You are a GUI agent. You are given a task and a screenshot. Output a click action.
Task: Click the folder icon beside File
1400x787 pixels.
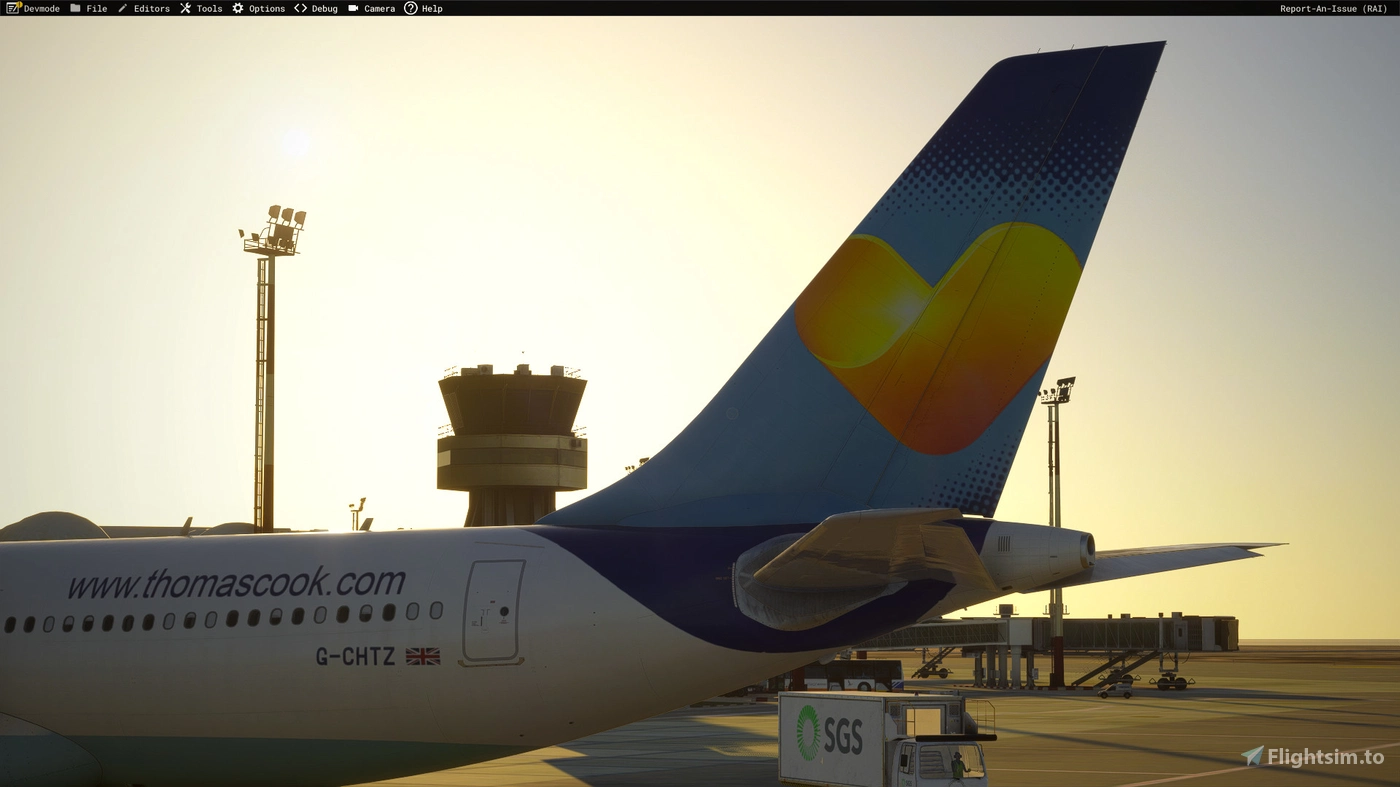click(78, 8)
